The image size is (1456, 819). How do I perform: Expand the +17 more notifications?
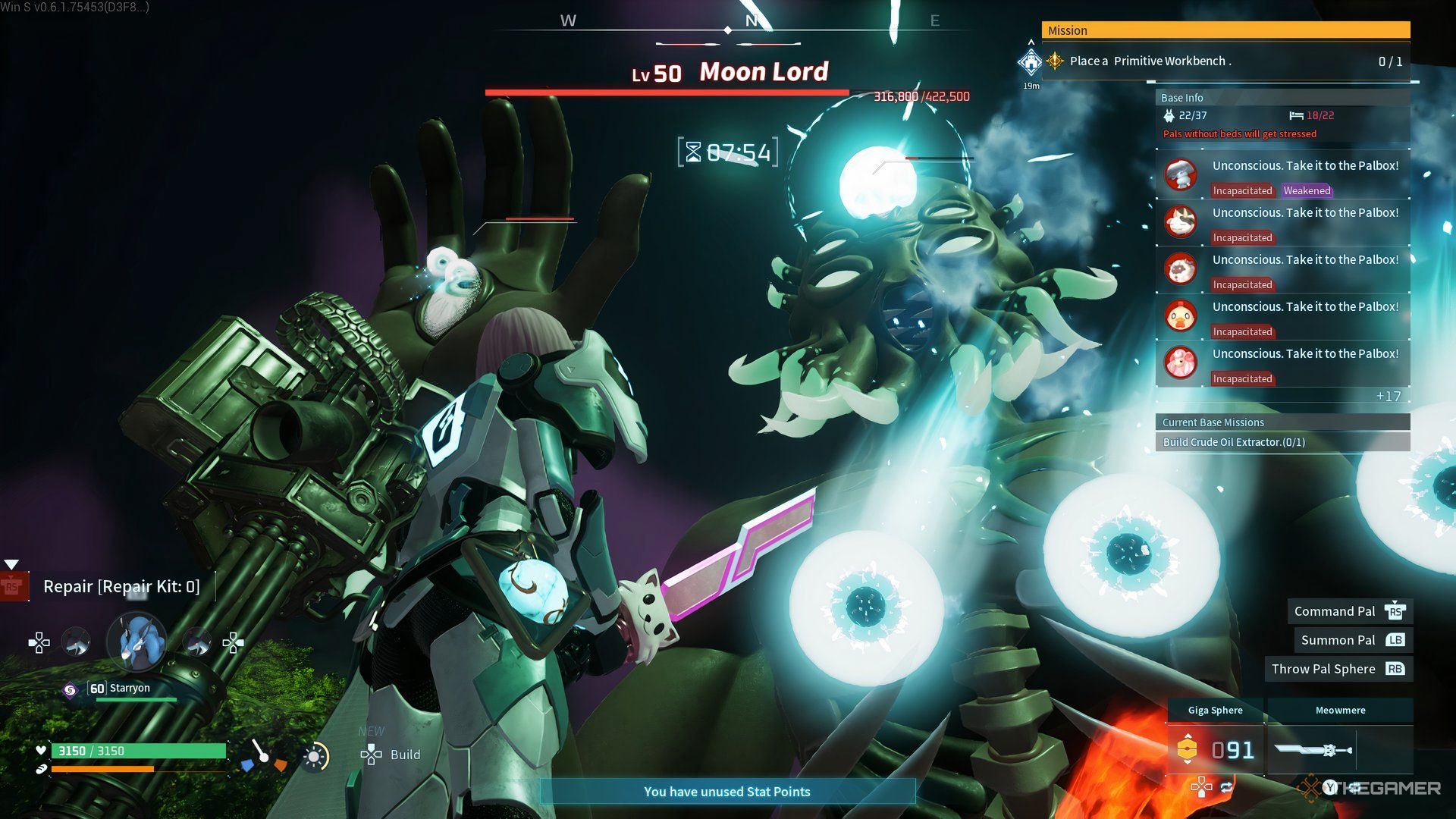pos(1388,397)
